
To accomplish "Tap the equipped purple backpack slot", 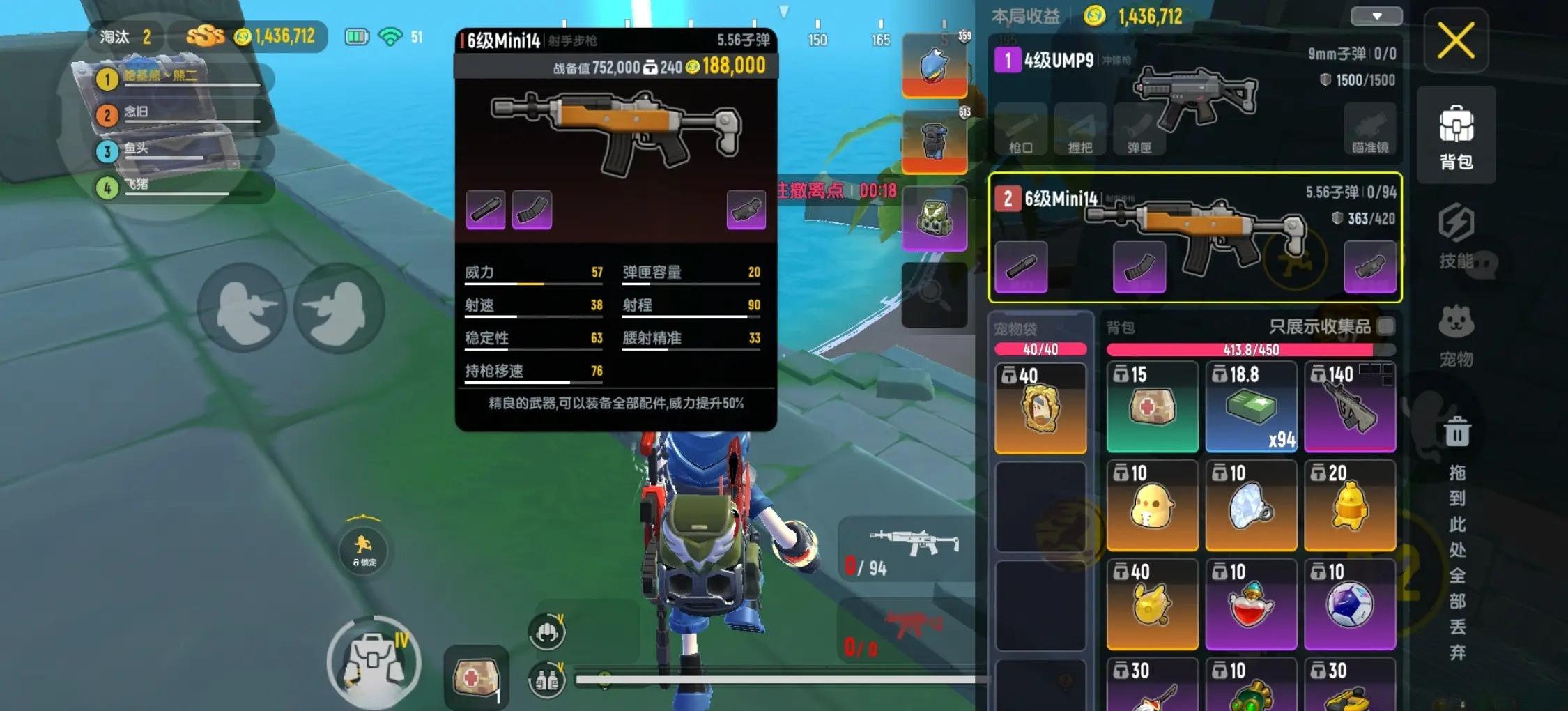I will 934,218.
